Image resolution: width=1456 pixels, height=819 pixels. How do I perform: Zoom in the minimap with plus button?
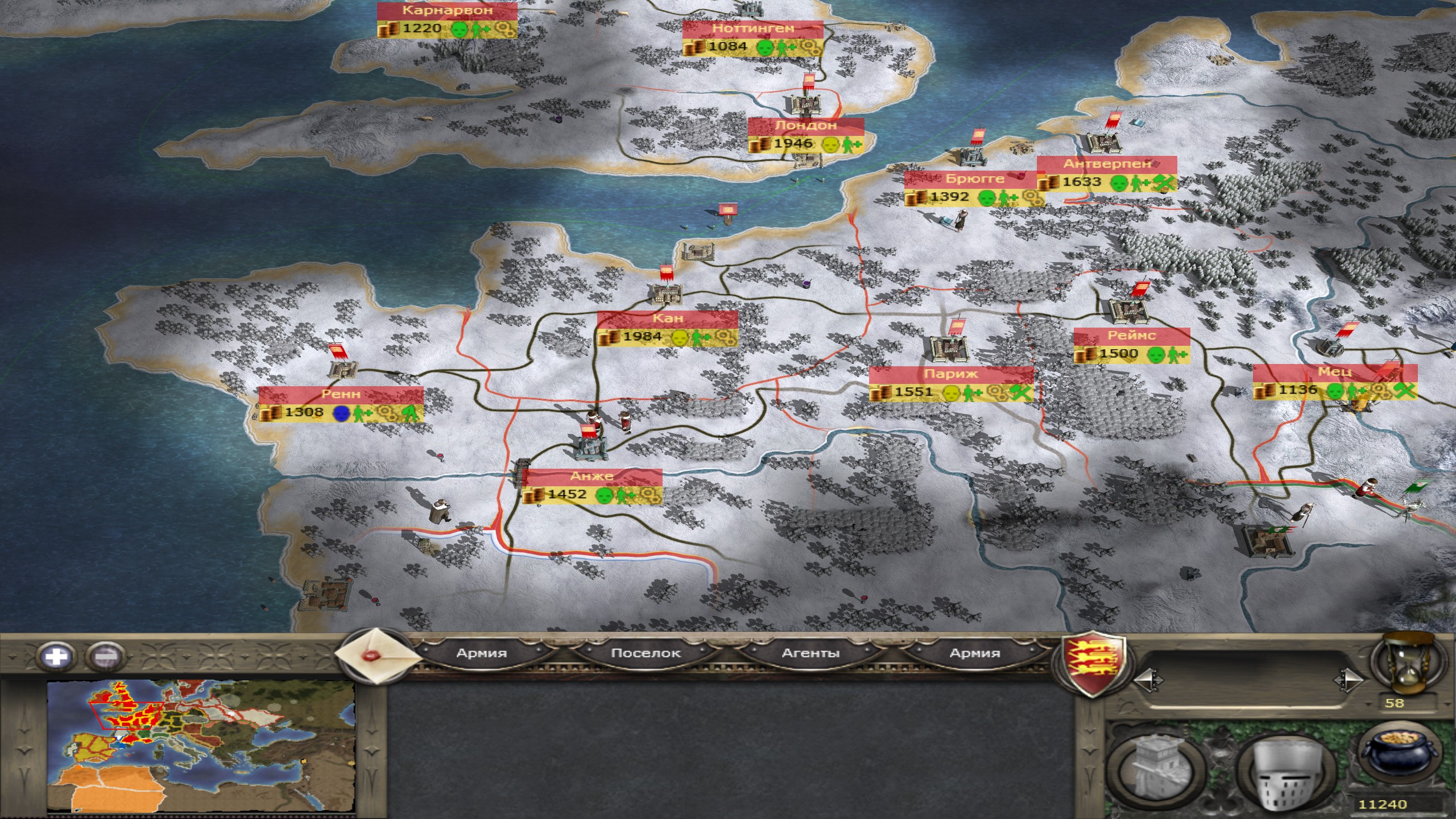(x=56, y=656)
